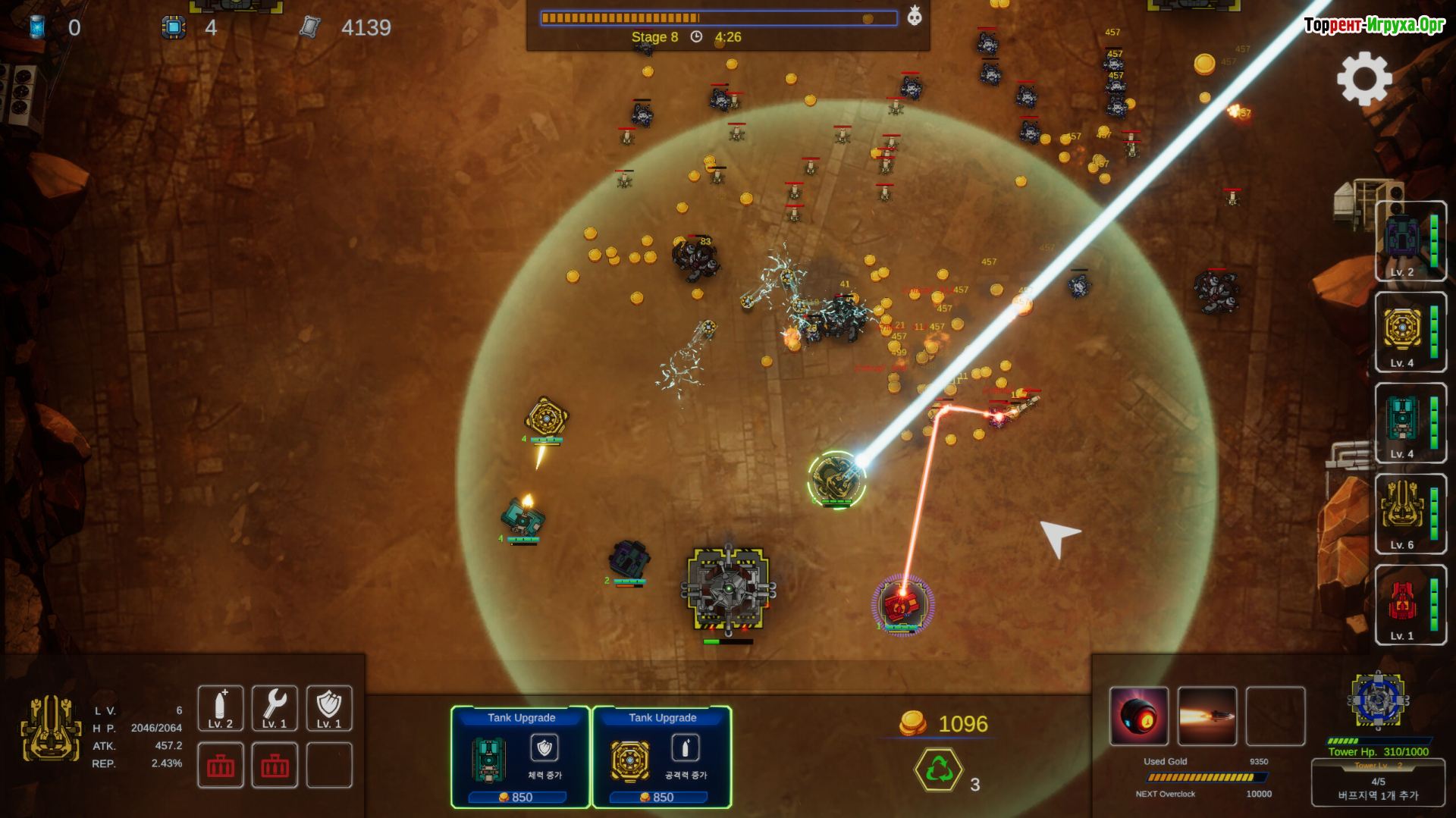Viewport: 1456px width, 818px height.
Task: Activate the red orb bomb skill
Action: 1139,716
